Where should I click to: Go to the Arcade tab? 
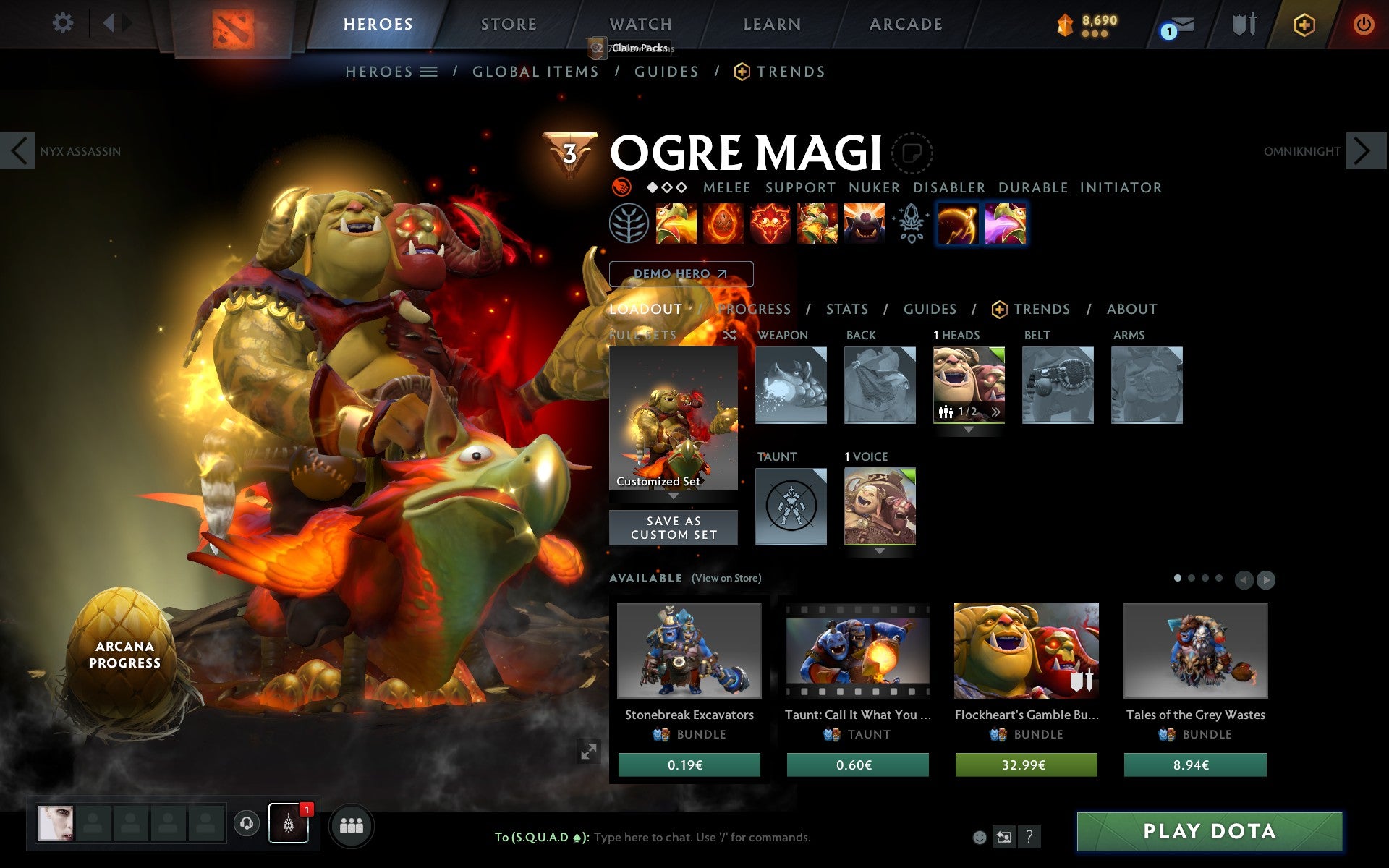click(x=906, y=24)
